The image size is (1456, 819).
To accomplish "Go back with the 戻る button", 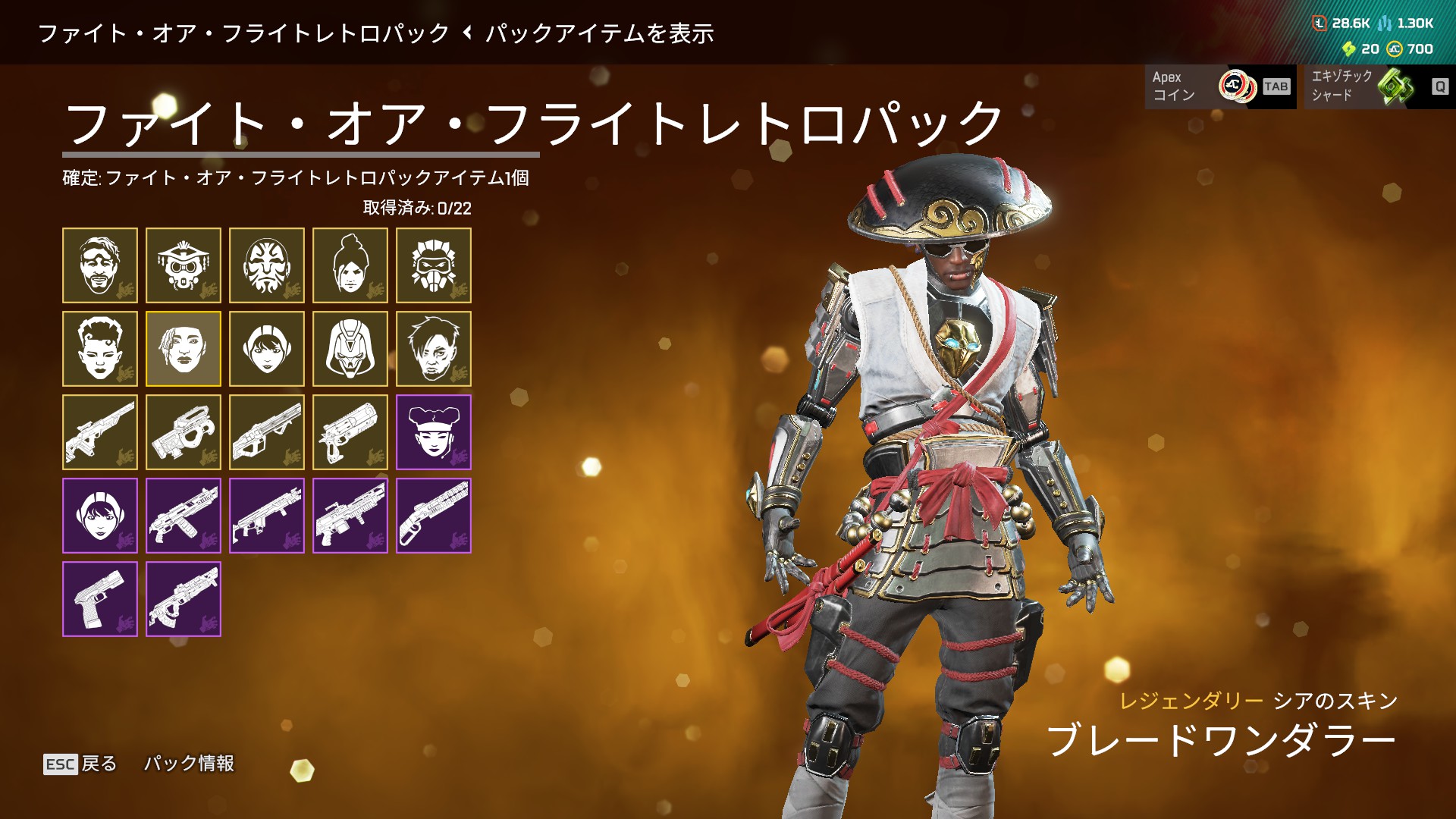I will pos(80,764).
